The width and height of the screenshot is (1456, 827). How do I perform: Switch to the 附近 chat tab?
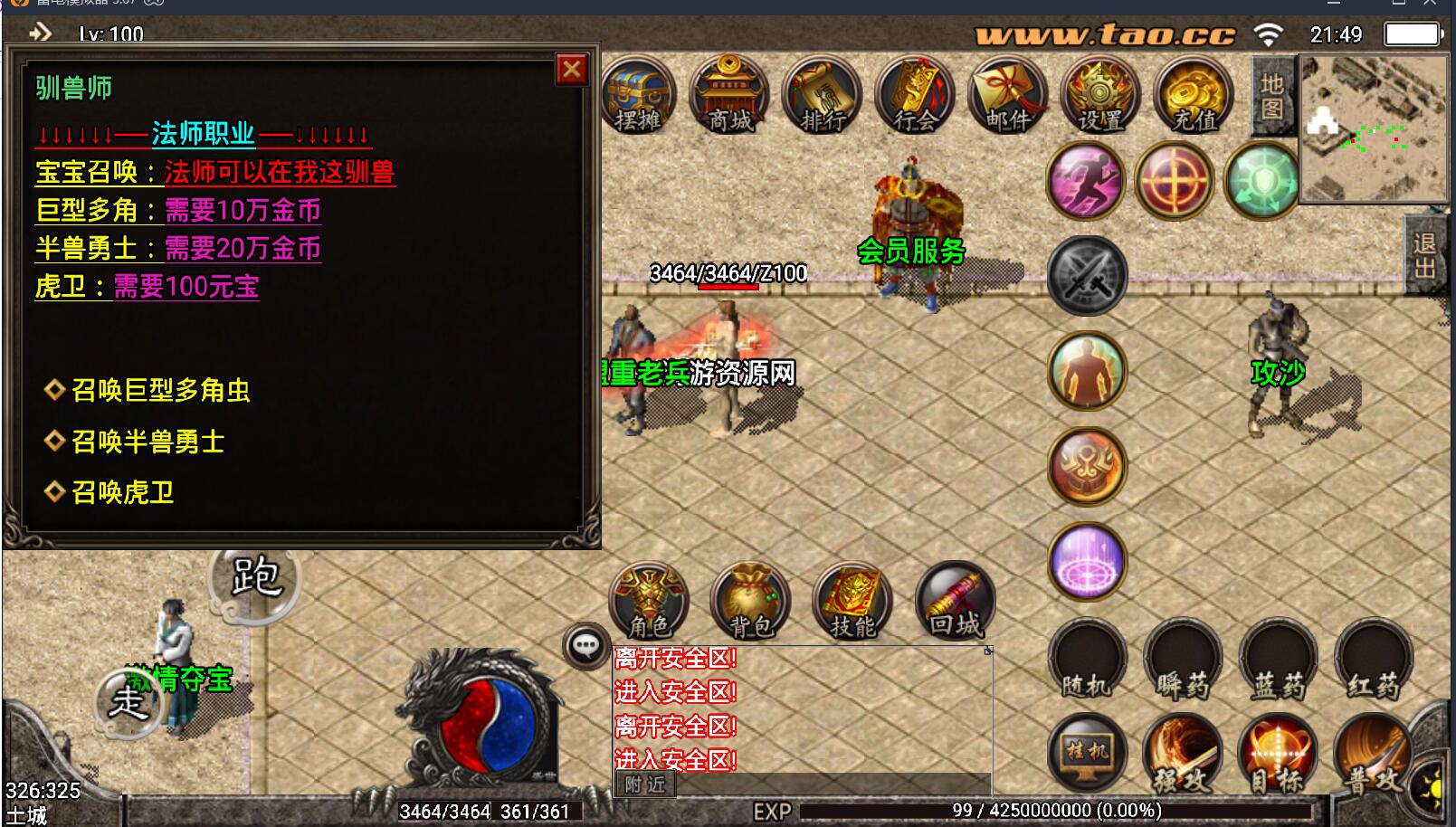(645, 784)
